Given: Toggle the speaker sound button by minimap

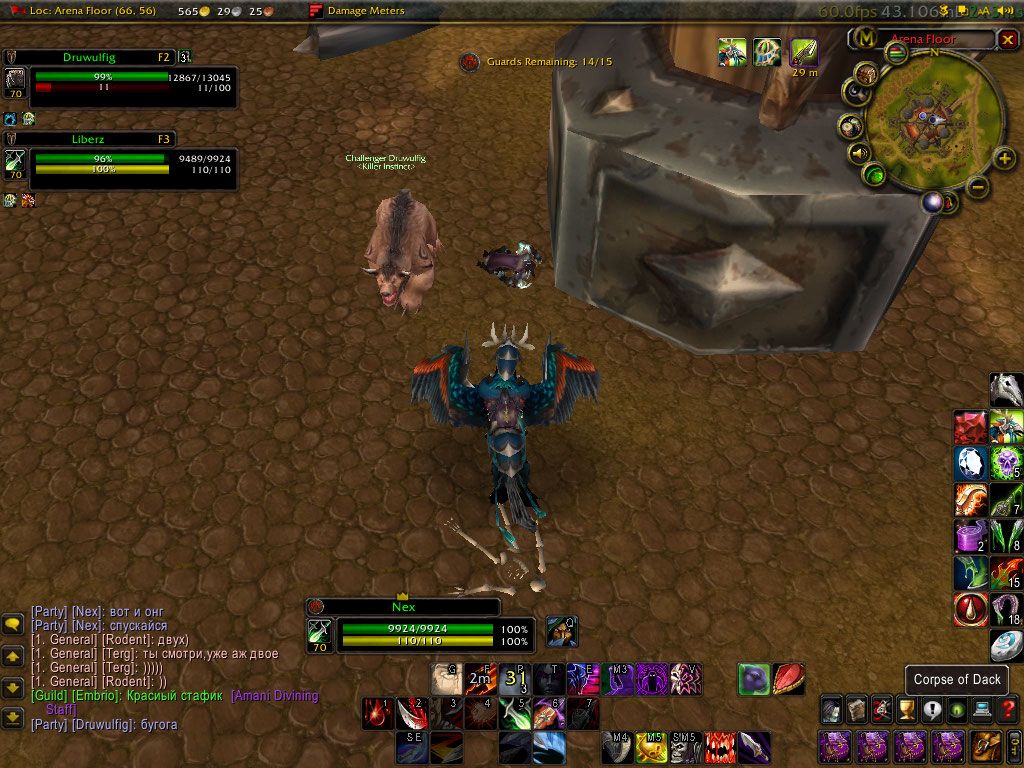Looking at the screenshot, I should click(x=858, y=154).
